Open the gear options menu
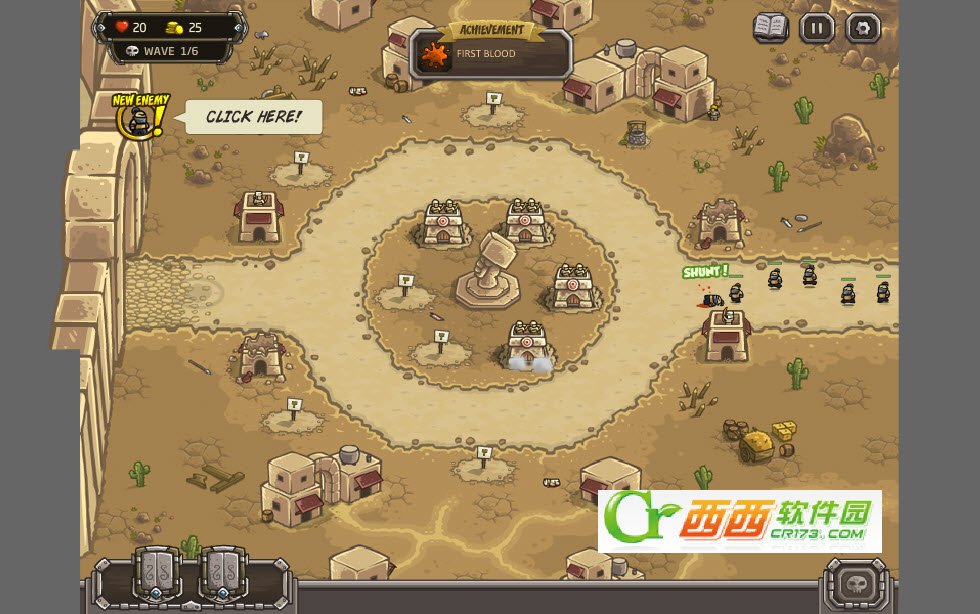The height and width of the screenshot is (614, 980). click(863, 28)
